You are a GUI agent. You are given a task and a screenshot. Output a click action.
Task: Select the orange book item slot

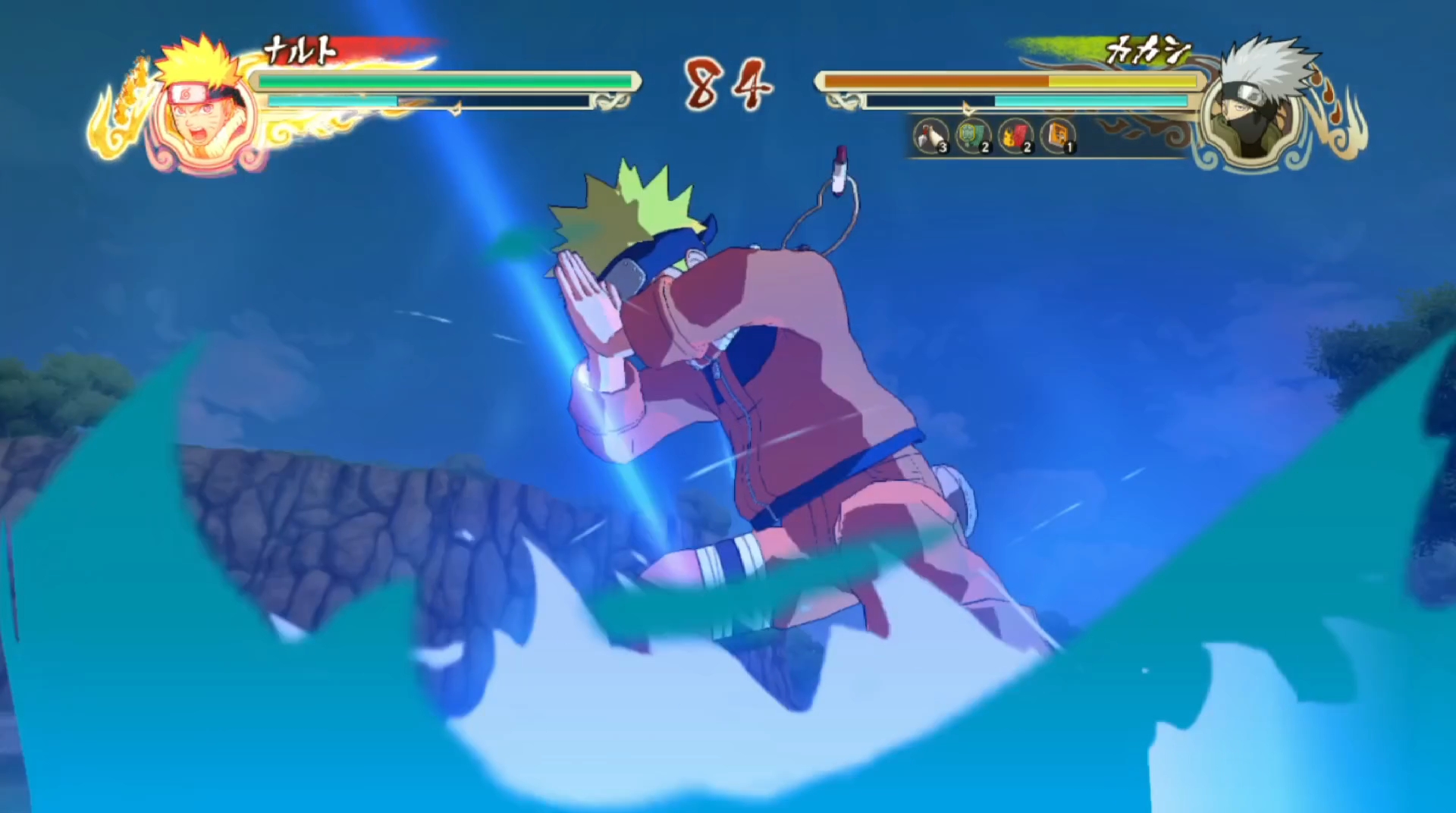tap(1058, 137)
